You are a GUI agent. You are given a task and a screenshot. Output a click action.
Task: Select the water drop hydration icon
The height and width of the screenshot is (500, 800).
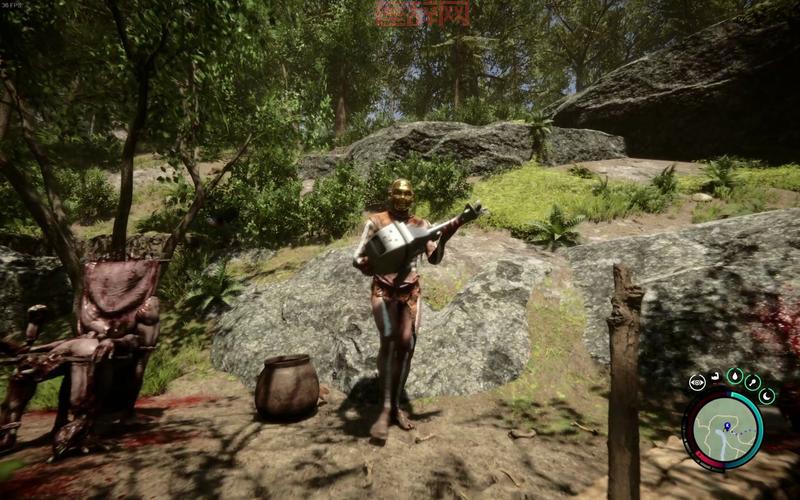point(735,376)
